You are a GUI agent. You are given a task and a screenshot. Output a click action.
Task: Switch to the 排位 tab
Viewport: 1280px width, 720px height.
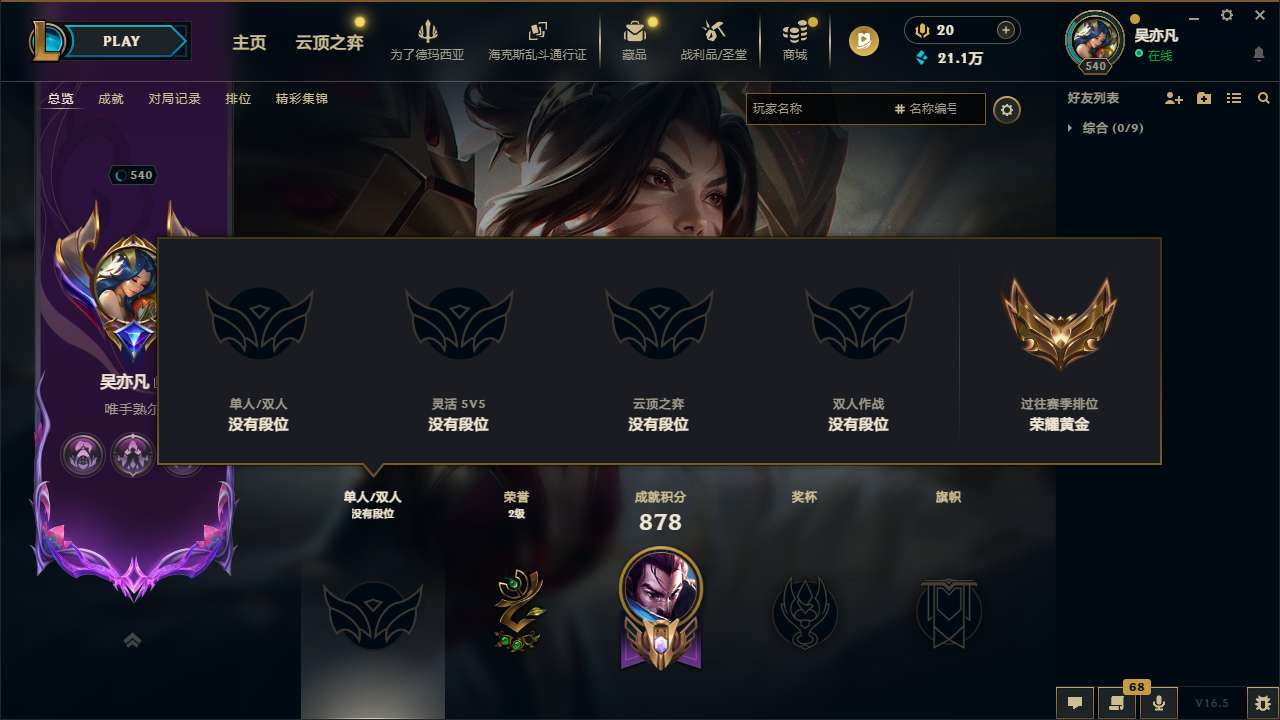238,99
